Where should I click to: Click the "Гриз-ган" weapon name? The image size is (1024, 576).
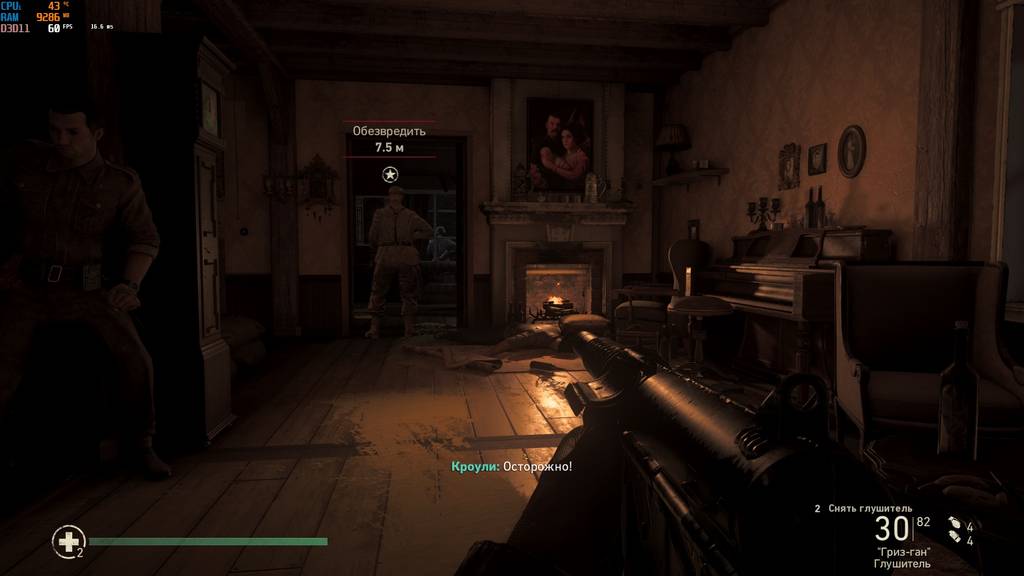pyautogui.click(x=902, y=552)
